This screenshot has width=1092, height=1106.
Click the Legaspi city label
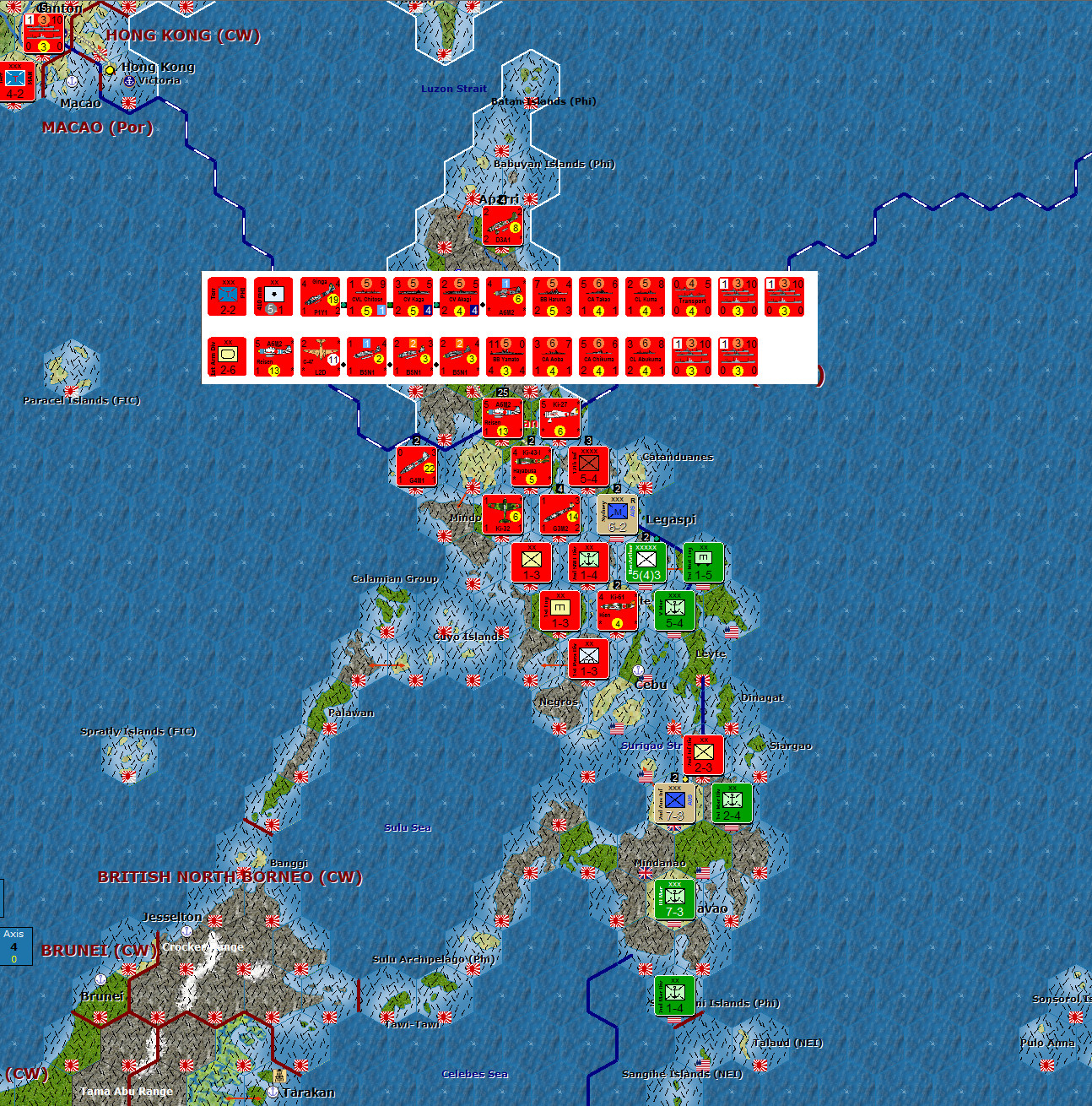tap(673, 519)
